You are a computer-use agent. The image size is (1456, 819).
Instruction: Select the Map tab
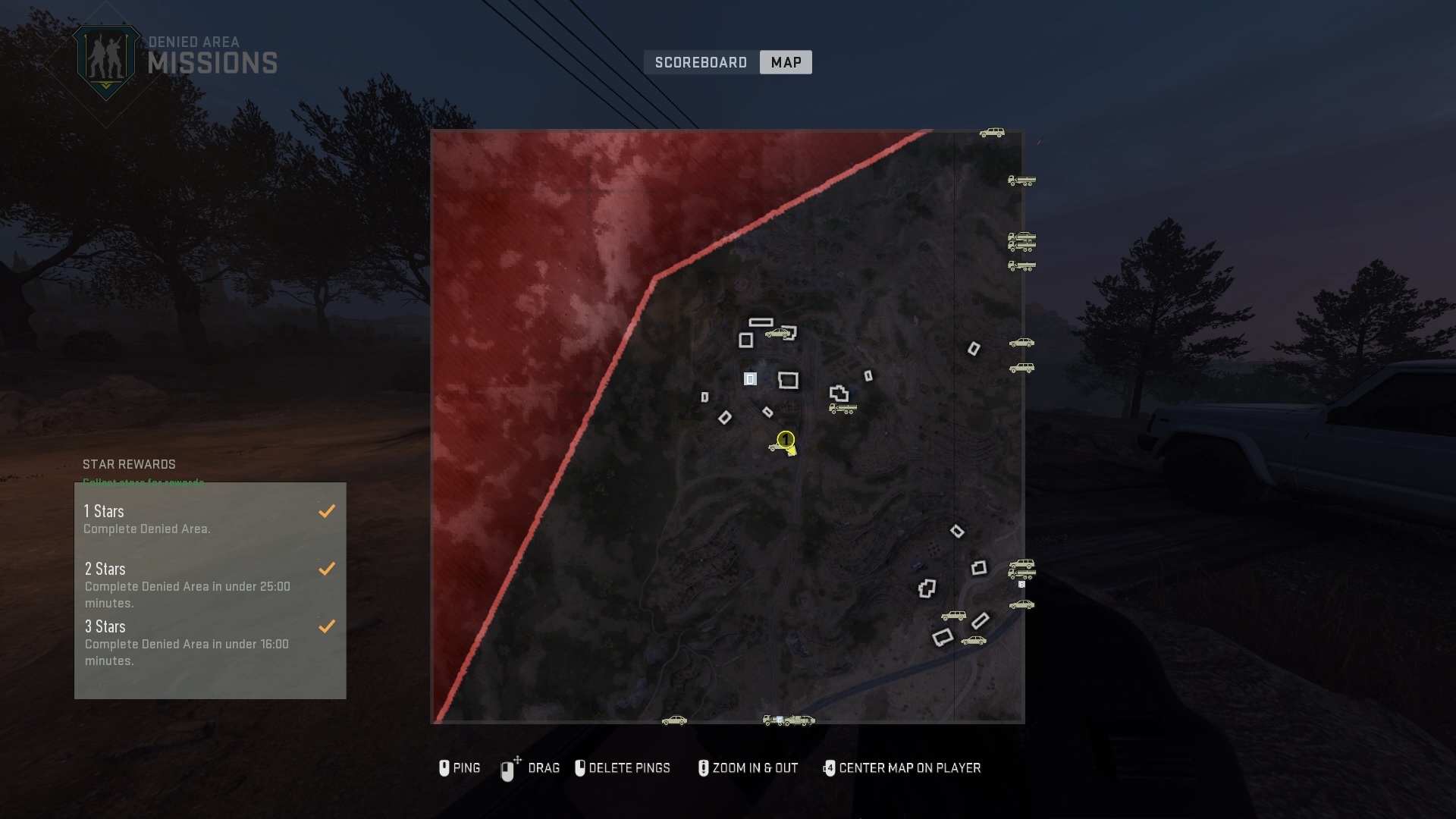click(x=786, y=62)
